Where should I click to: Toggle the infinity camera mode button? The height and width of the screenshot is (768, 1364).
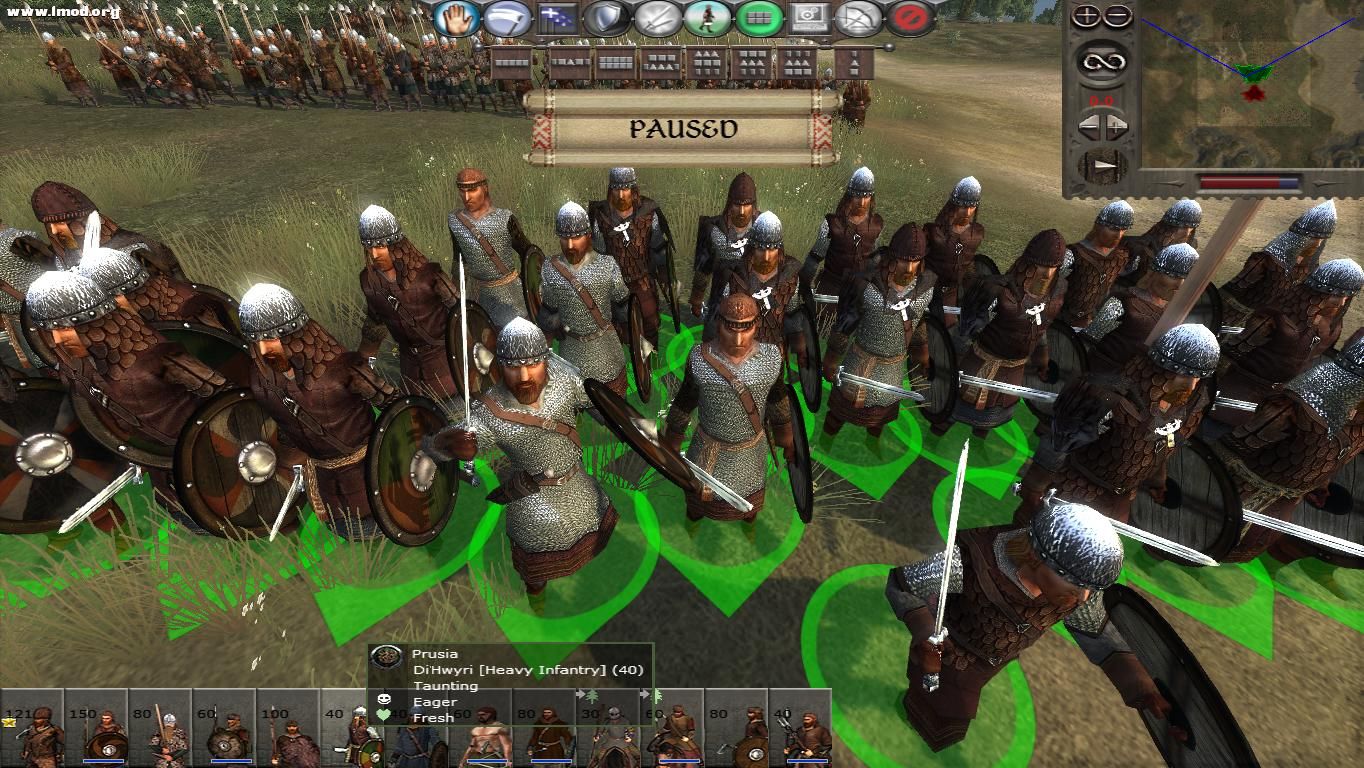(1102, 62)
